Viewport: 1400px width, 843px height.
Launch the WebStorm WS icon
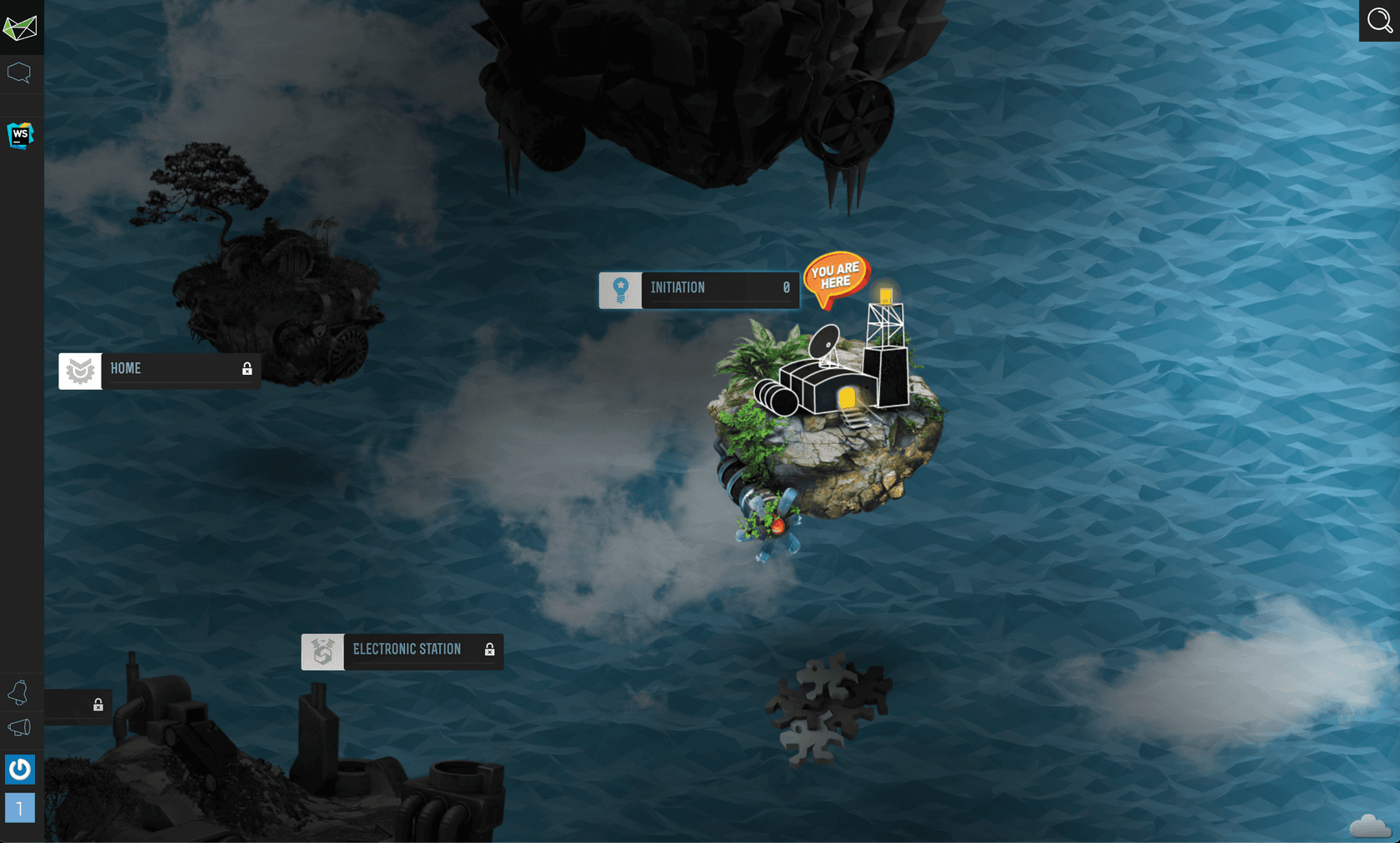coord(20,135)
